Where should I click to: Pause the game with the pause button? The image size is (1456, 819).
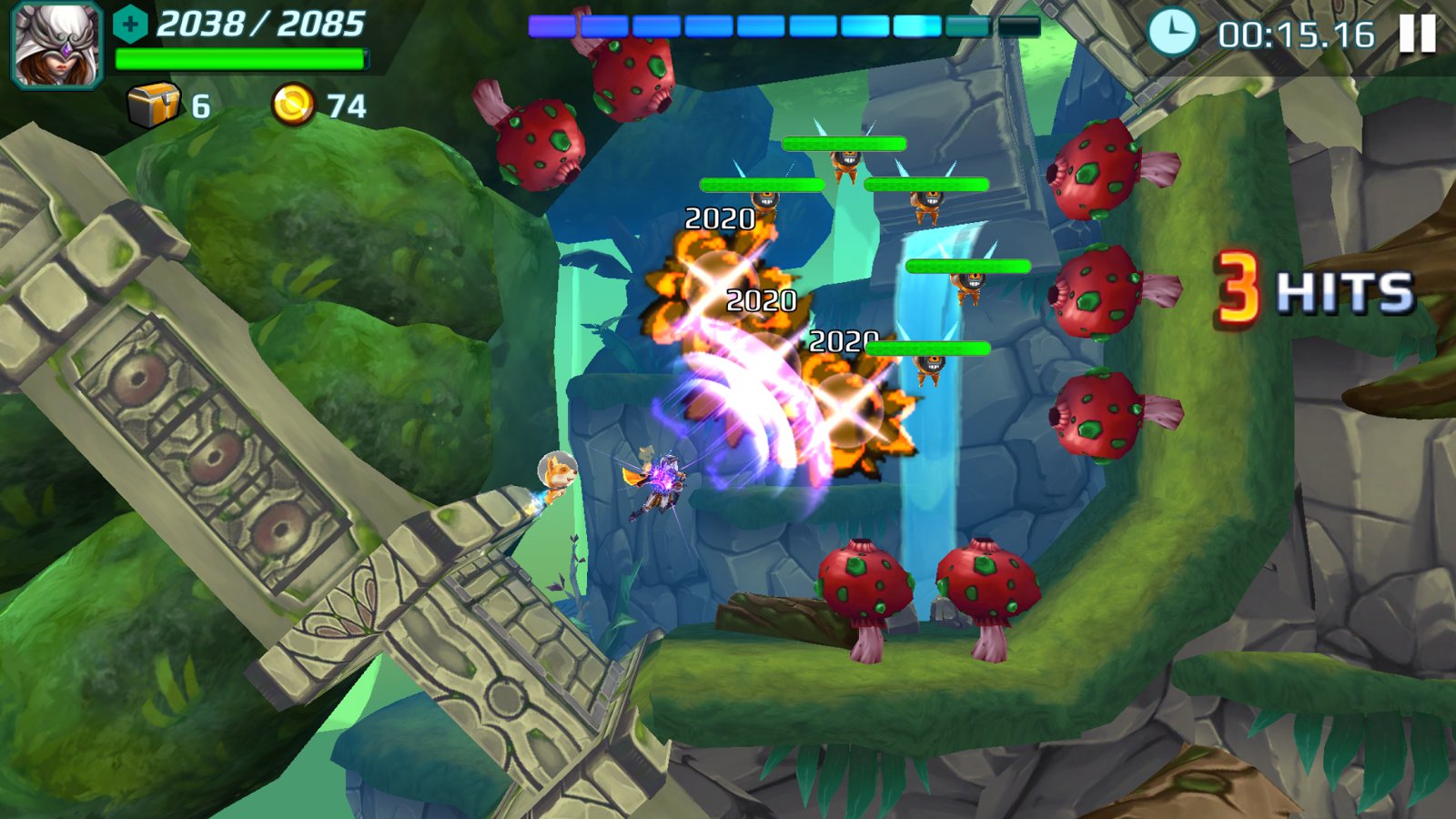coord(1417,35)
